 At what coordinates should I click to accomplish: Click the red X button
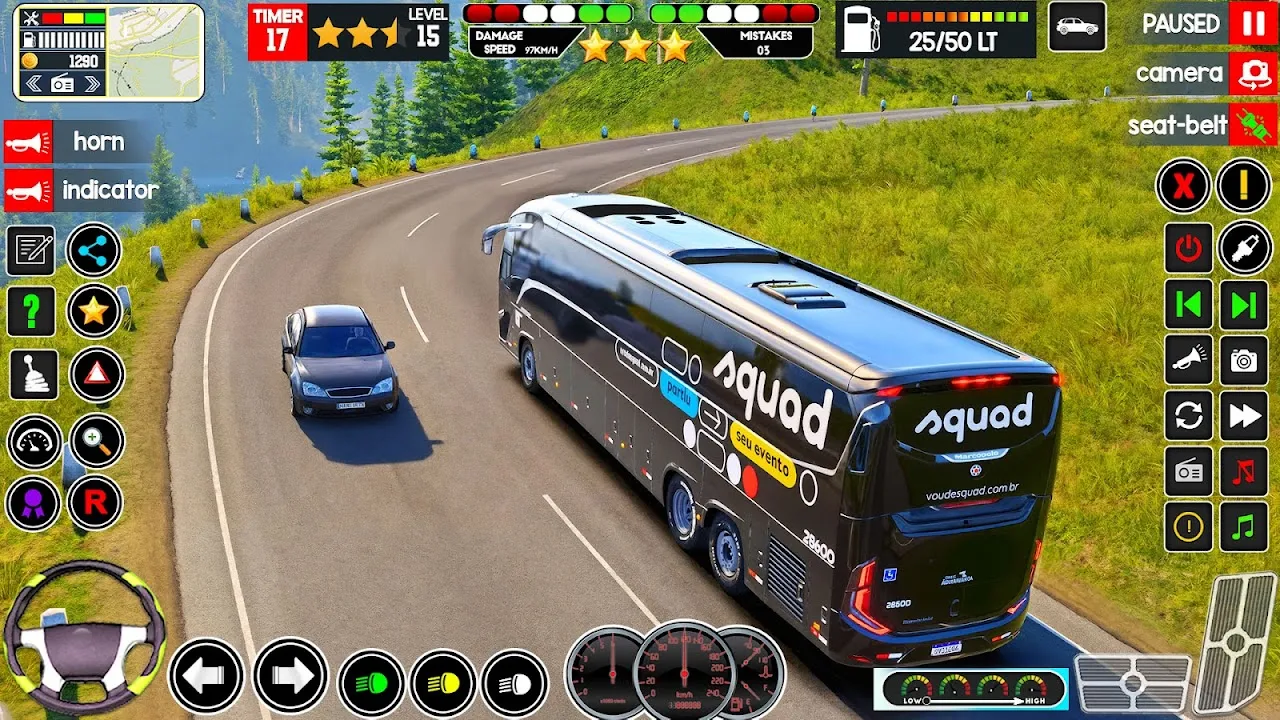(x=1184, y=186)
